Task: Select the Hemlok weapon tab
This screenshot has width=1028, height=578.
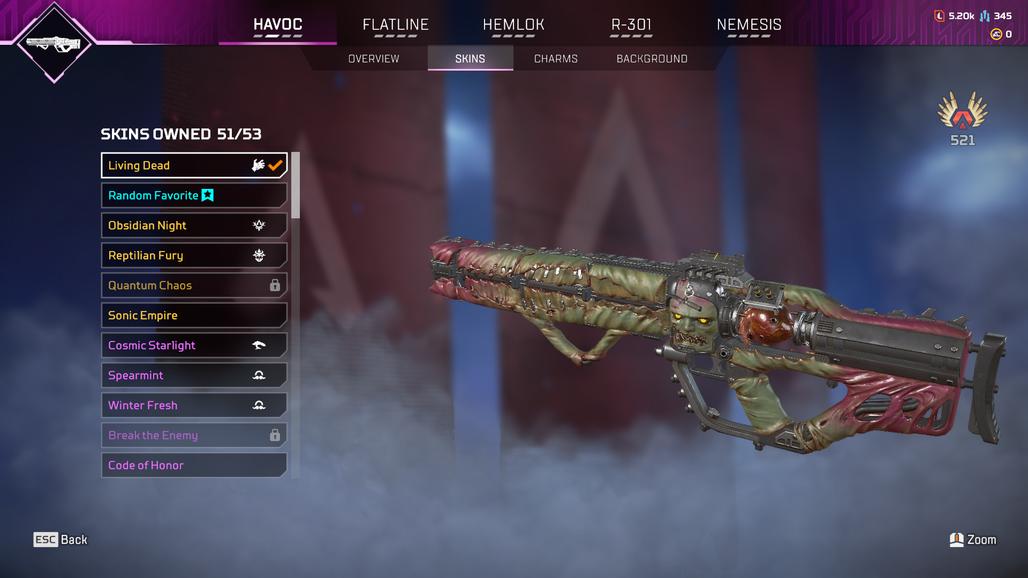Action: pyautogui.click(x=513, y=25)
